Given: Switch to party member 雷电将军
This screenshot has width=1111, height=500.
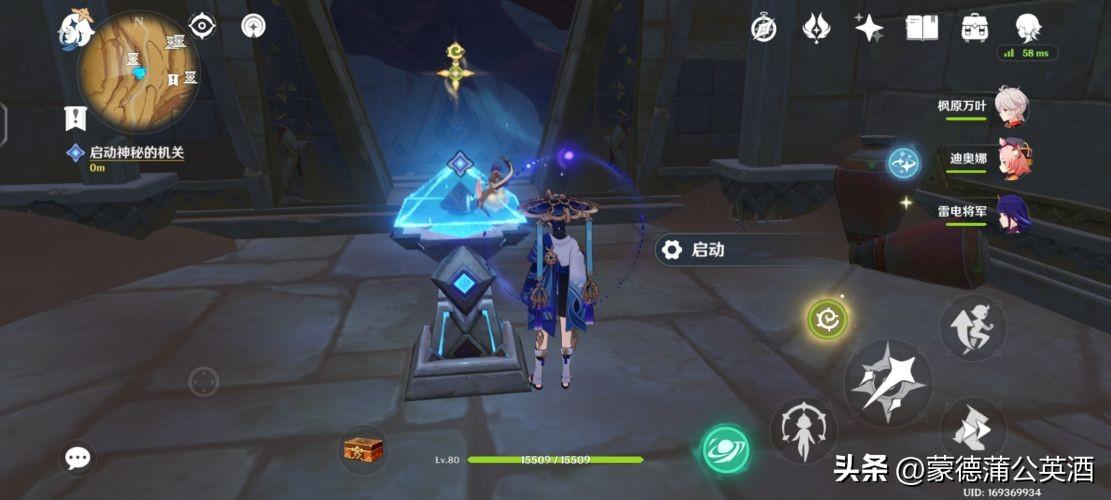Looking at the screenshot, I should [1012, 214].
